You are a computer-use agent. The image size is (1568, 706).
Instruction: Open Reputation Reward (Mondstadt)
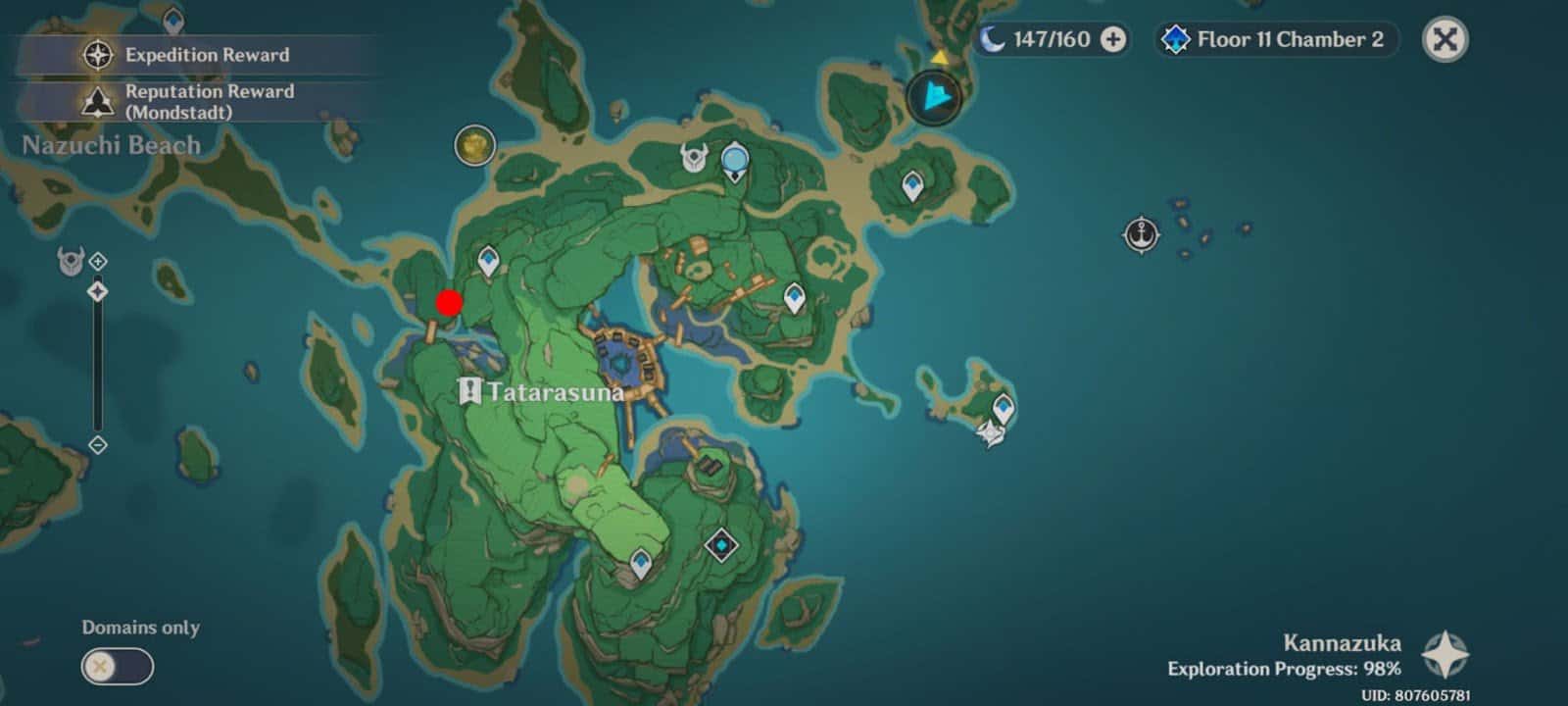186,101
